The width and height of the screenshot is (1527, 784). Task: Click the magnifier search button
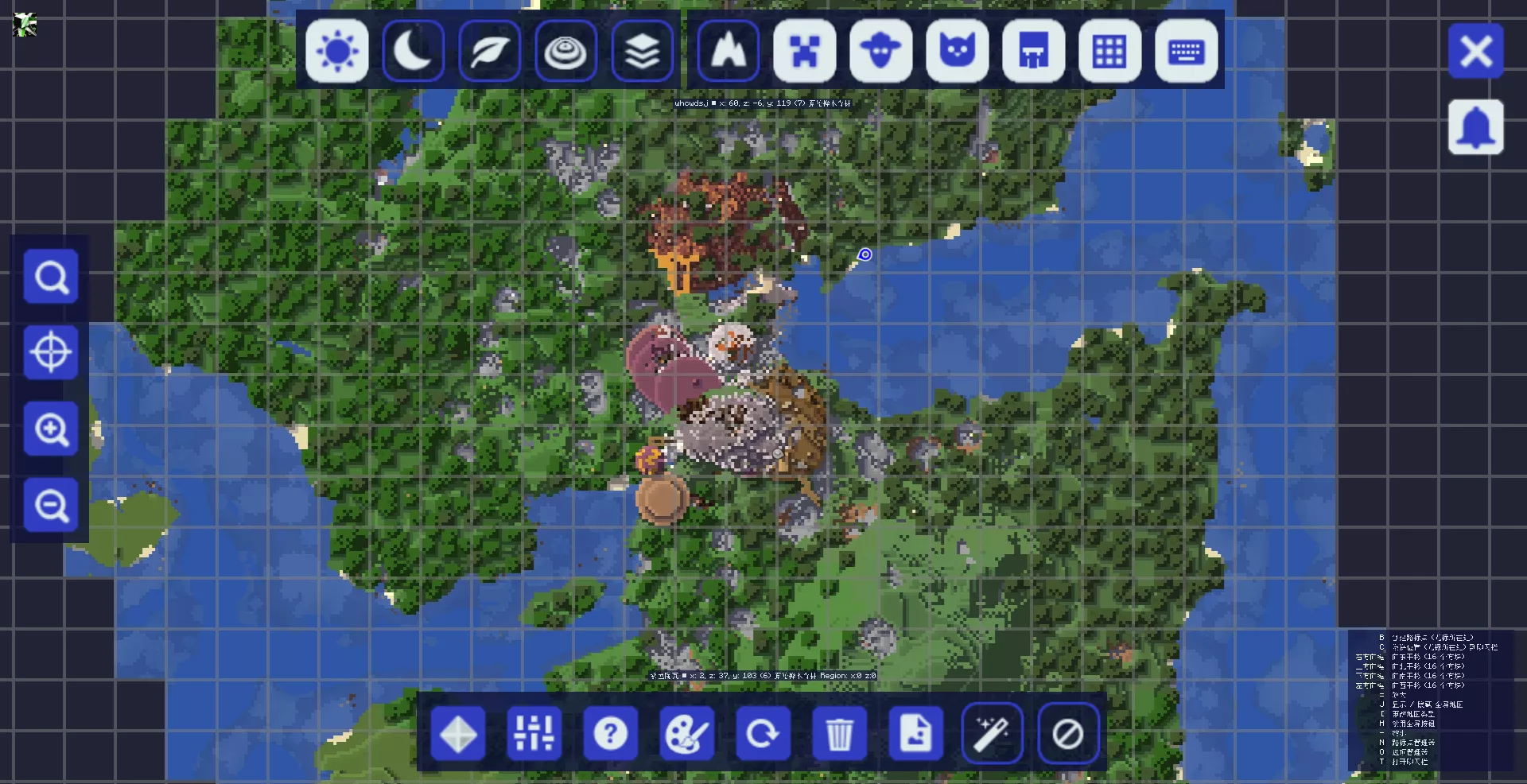point(52,277)
